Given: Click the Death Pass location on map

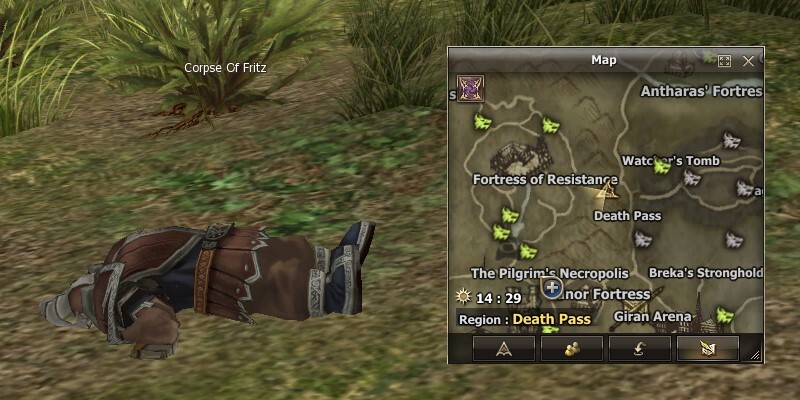Looking at the screenshot, I should click(x=625, y=215).
